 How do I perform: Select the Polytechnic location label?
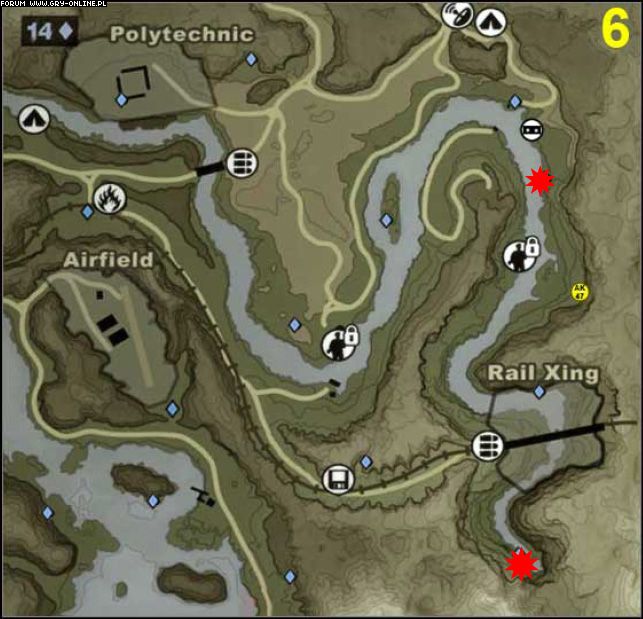click(181, 34)
